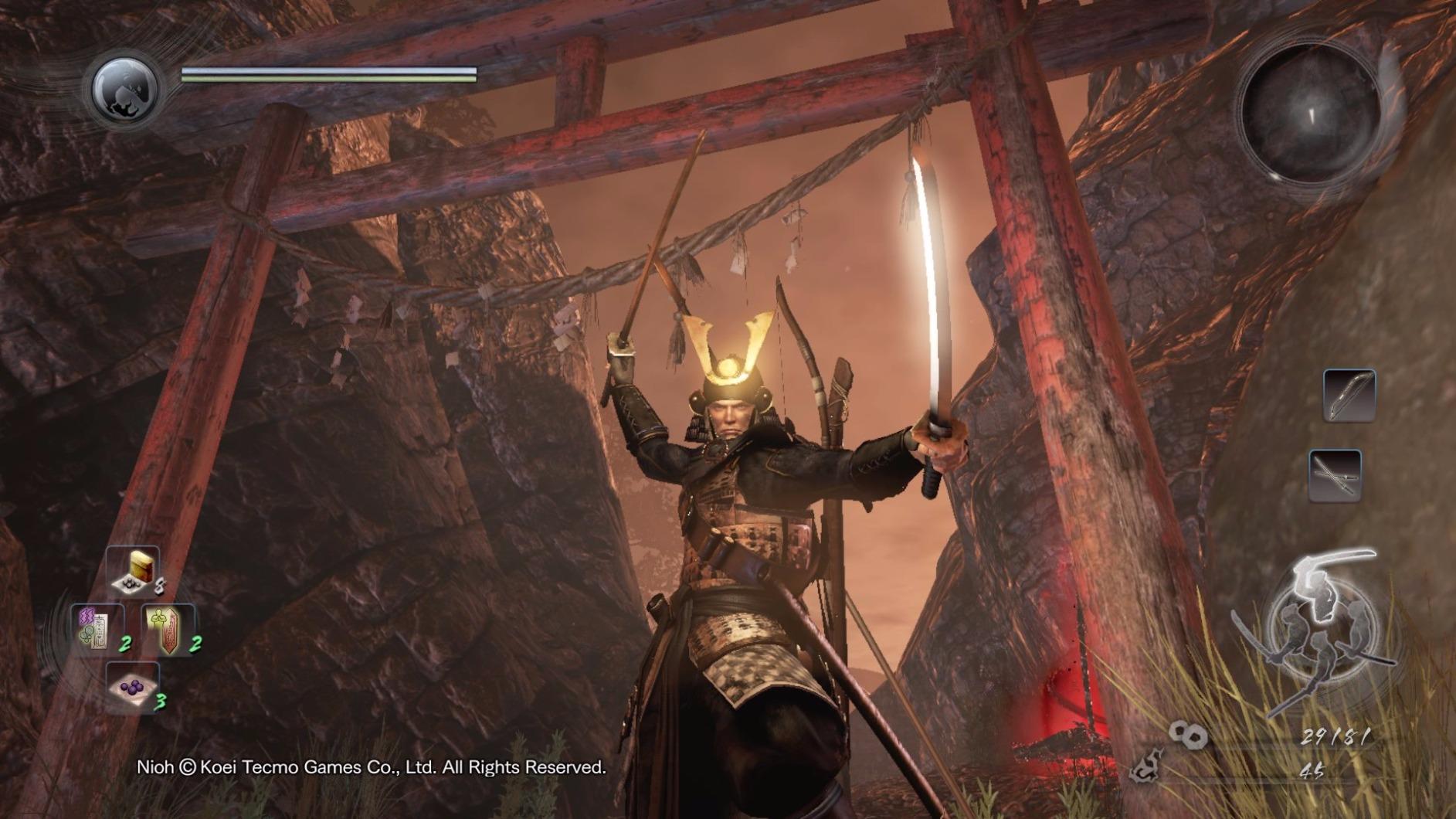The image size is (1456, 819).
Task: Select the purple pills item slot
Action: coord(133,686)
